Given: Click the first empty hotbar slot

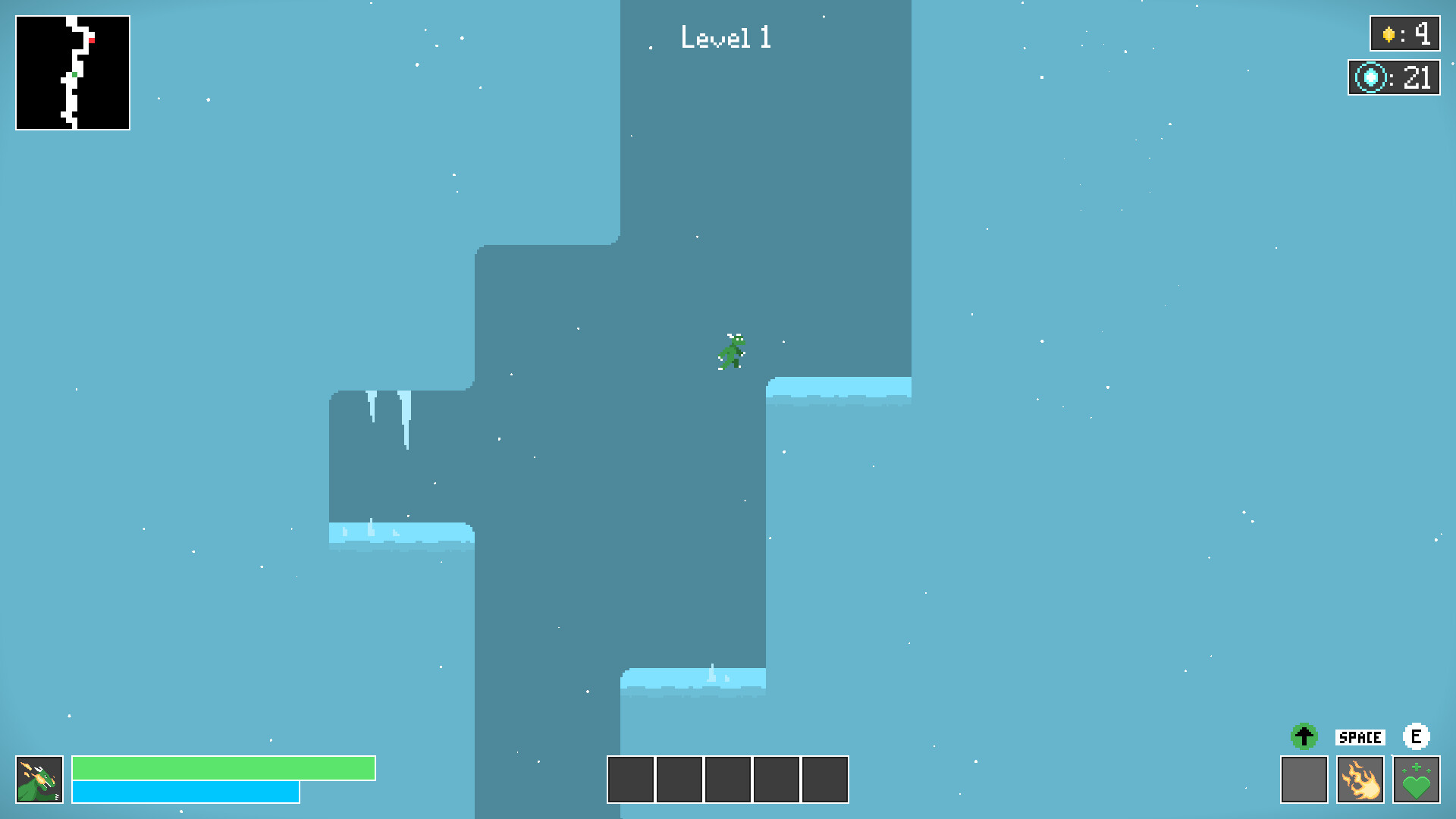Looking at the screenshot, I should (629, 779).
